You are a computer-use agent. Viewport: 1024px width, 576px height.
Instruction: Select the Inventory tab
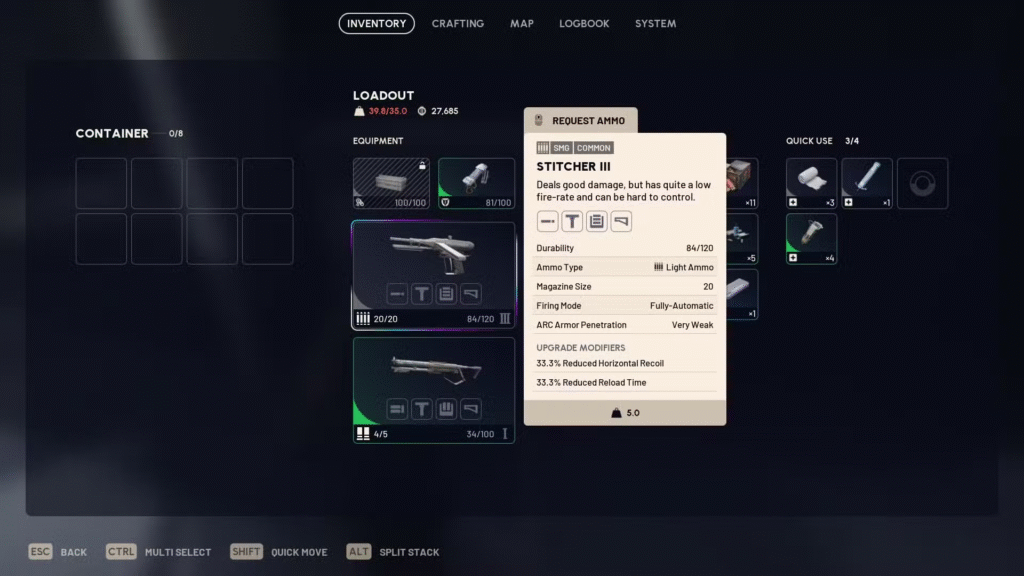click(376, 23)
